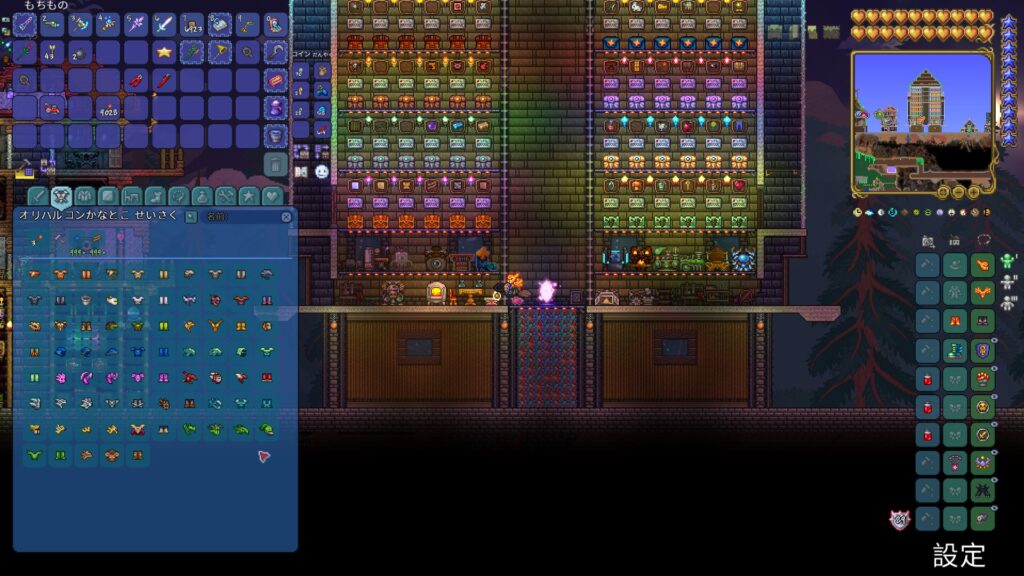Select the magnifying glass inventory item
This screenshot has height=576, width=1024.
(x=248, y=52)
